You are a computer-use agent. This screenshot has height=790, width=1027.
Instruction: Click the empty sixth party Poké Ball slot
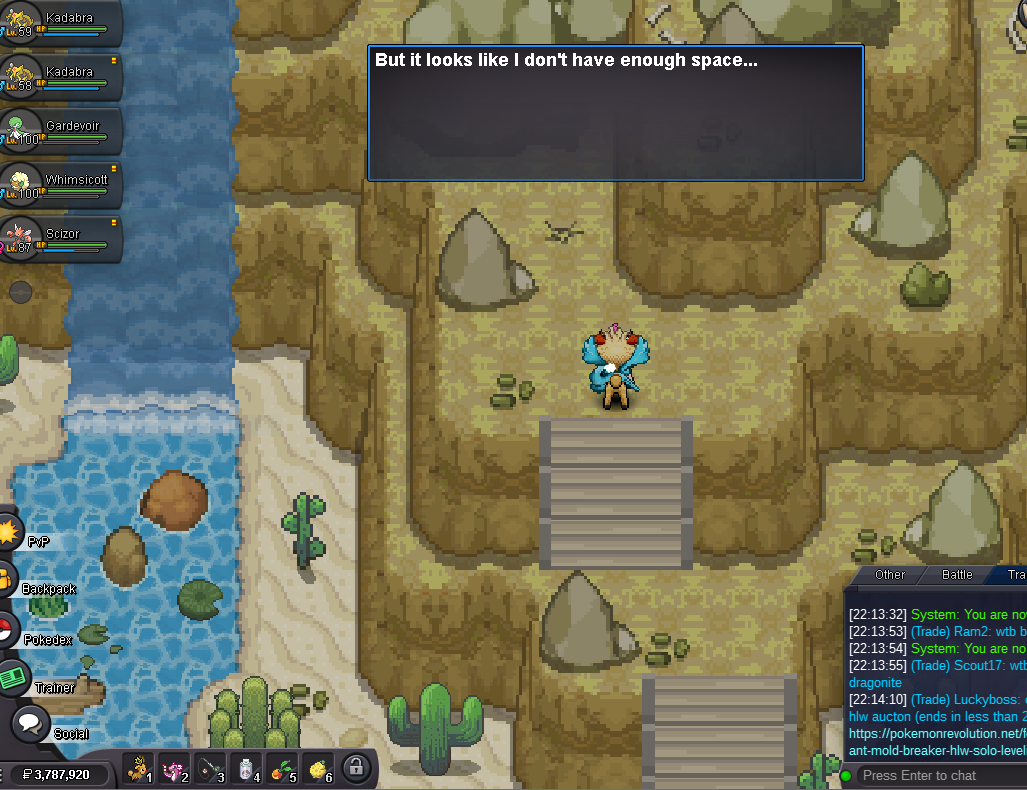21,292
